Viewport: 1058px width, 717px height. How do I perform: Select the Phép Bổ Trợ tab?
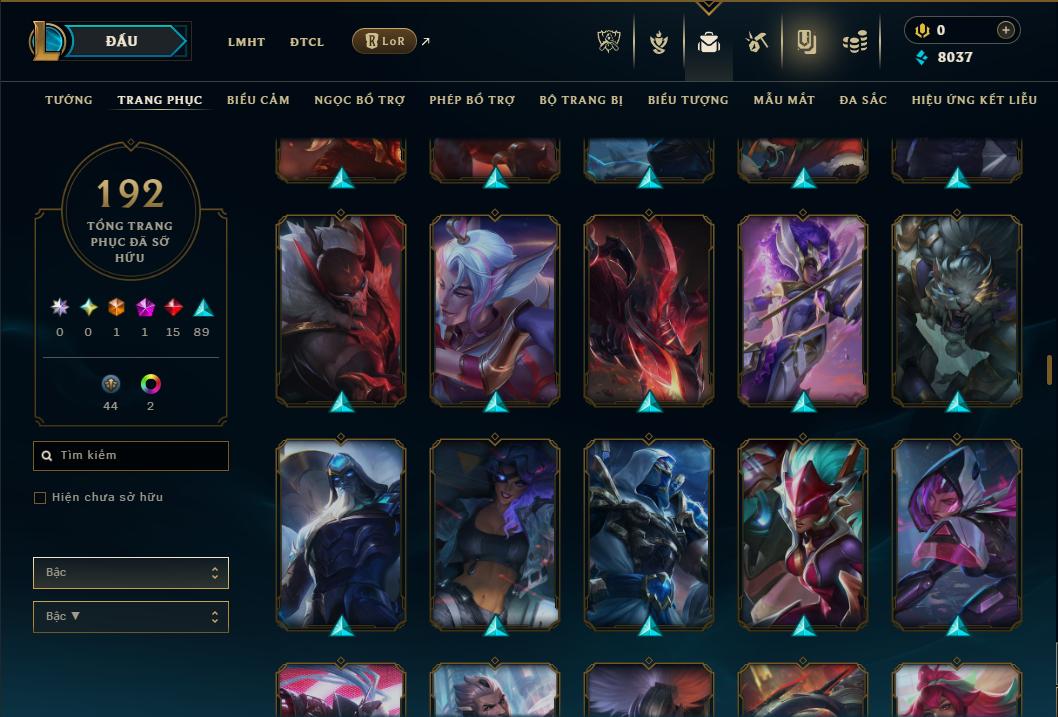click(x=472, y=100)
